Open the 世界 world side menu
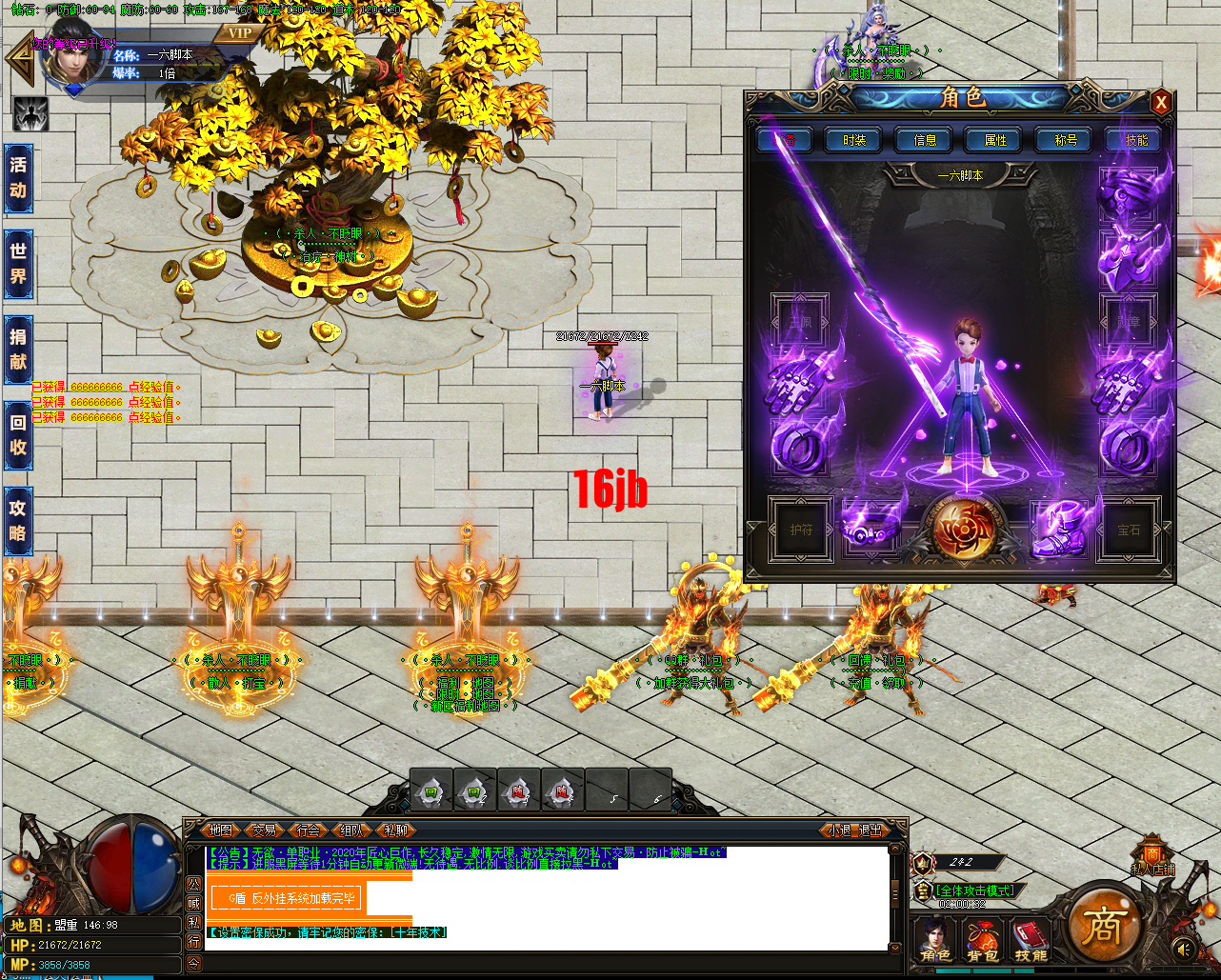 pyautogui.click(x=18, y=264)
